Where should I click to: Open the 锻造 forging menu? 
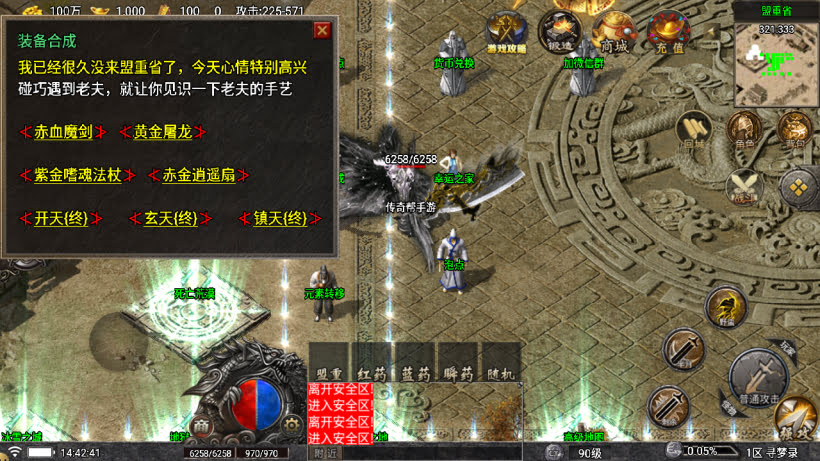point(560,32)
